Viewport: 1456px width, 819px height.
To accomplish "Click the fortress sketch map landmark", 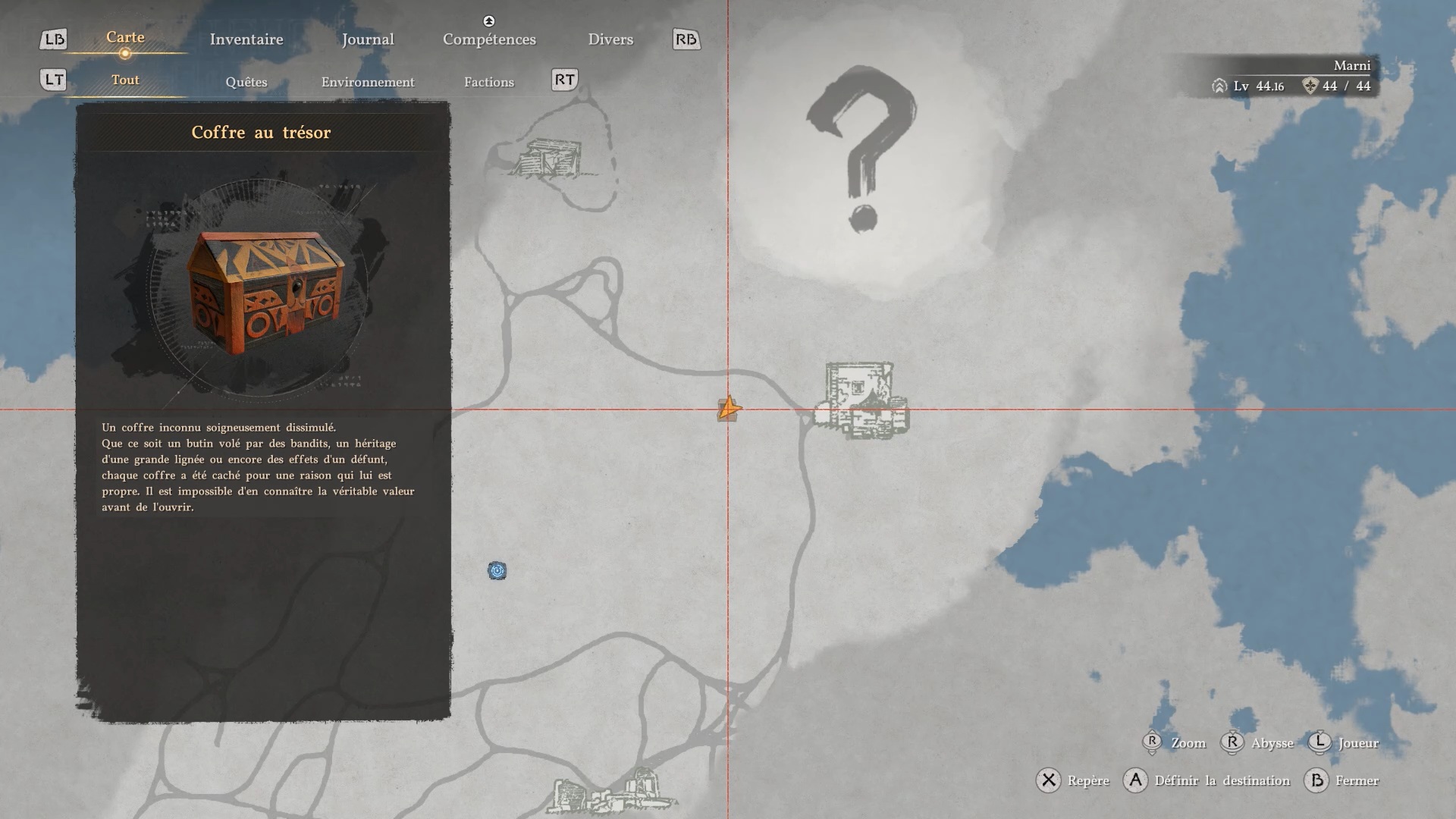I will click(862, 400).
